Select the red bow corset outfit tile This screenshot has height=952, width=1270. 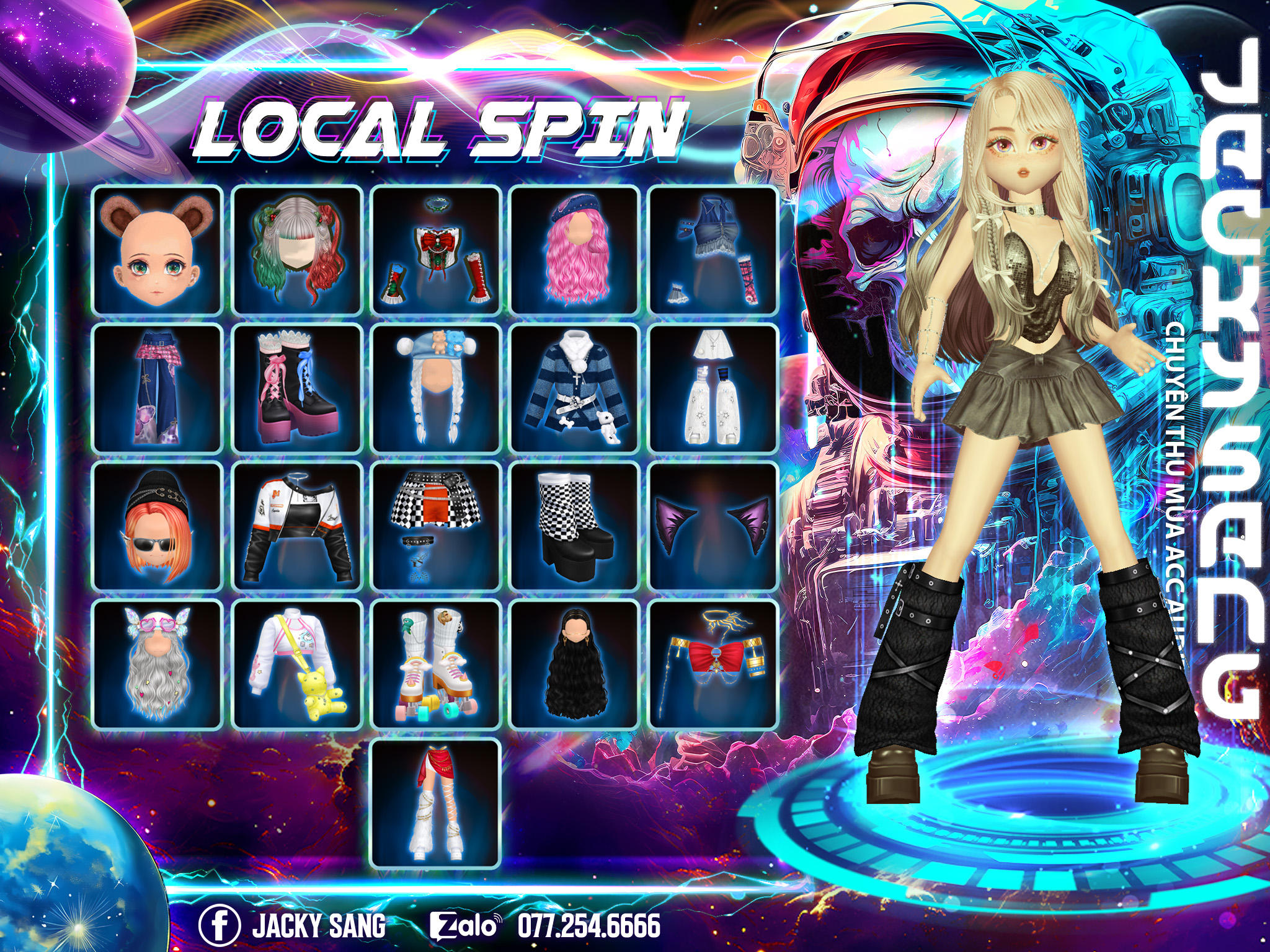(x=435, y=250)
